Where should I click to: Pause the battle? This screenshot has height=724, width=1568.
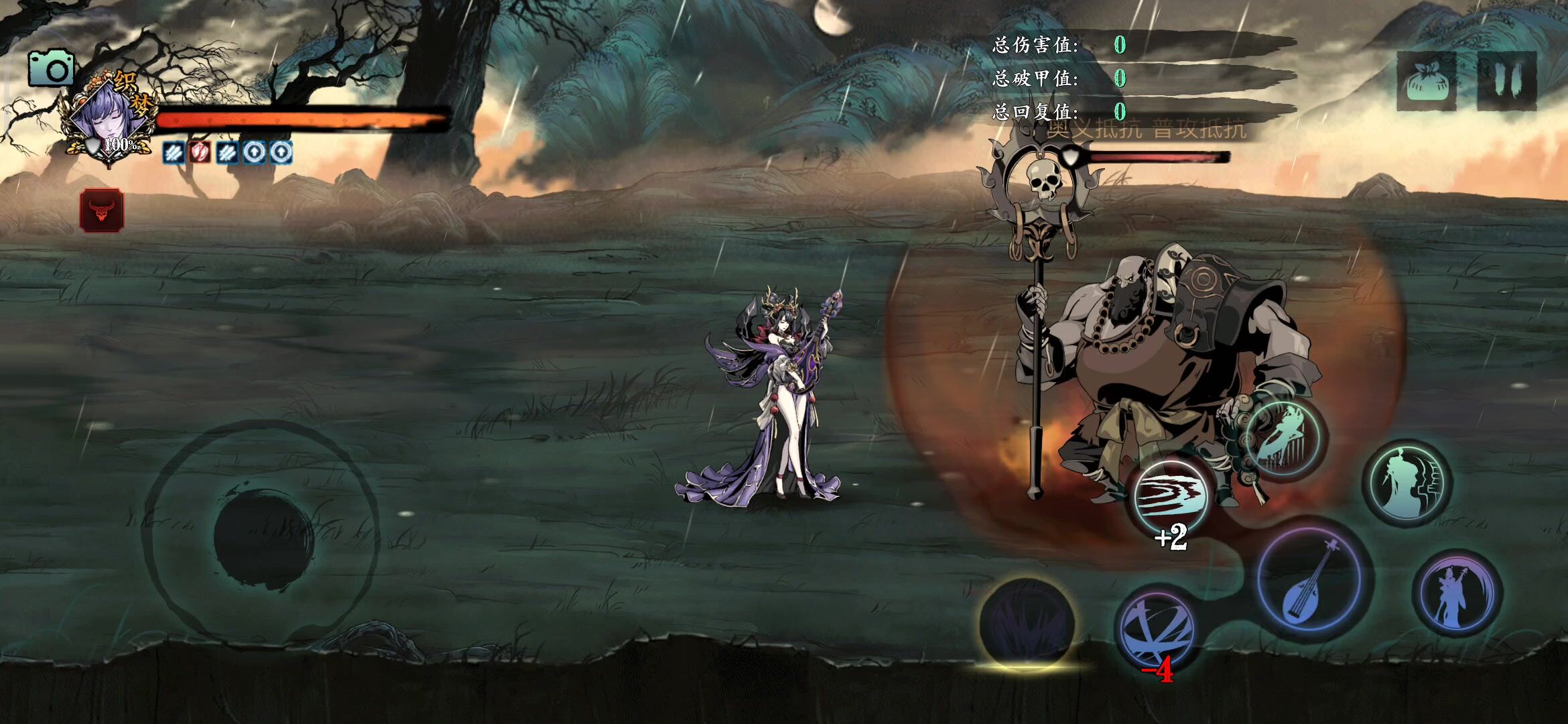pyautogui.click(x=1507, y=82)
